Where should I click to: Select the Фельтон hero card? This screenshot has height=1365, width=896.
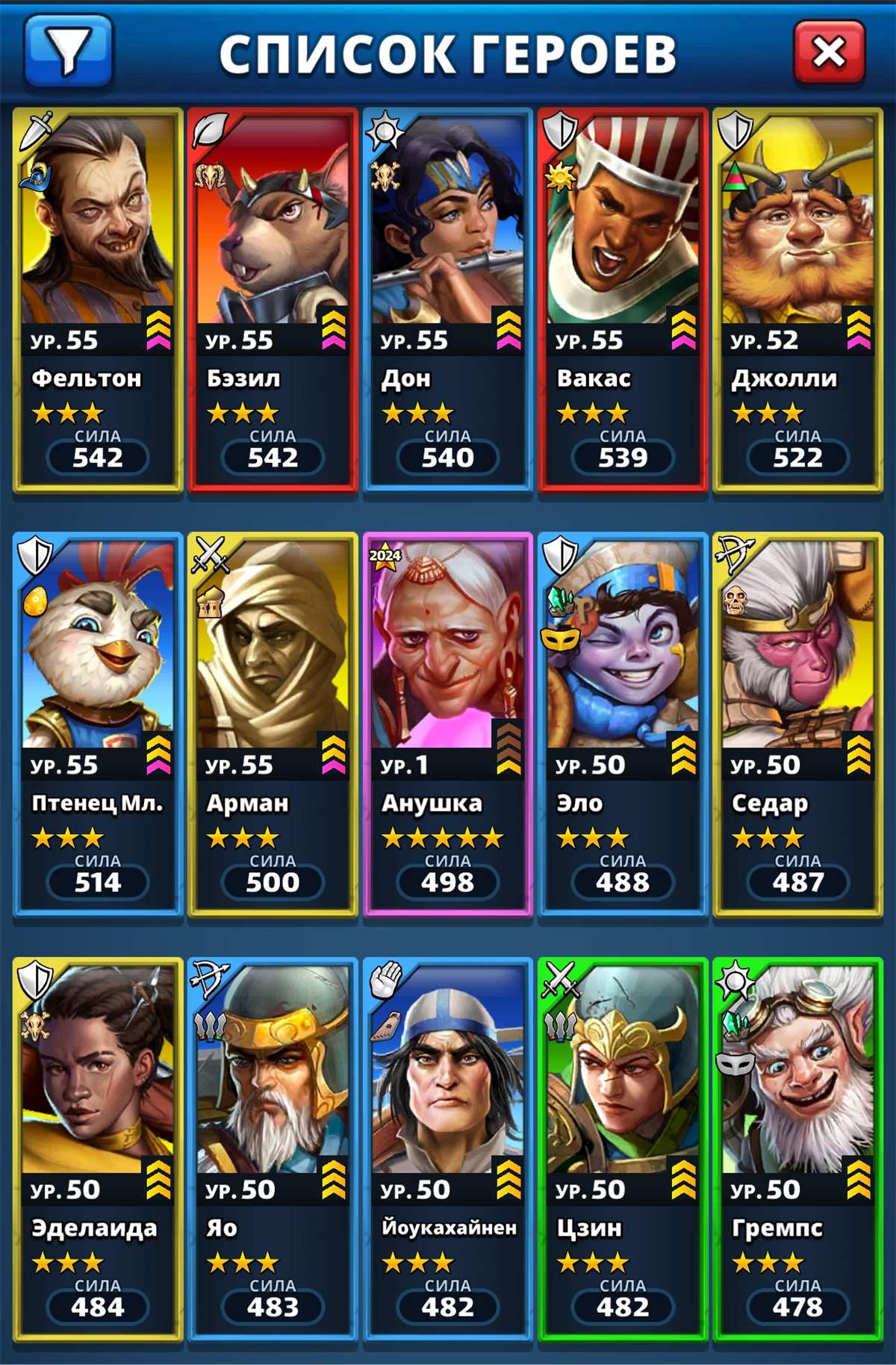pos(98,299)
